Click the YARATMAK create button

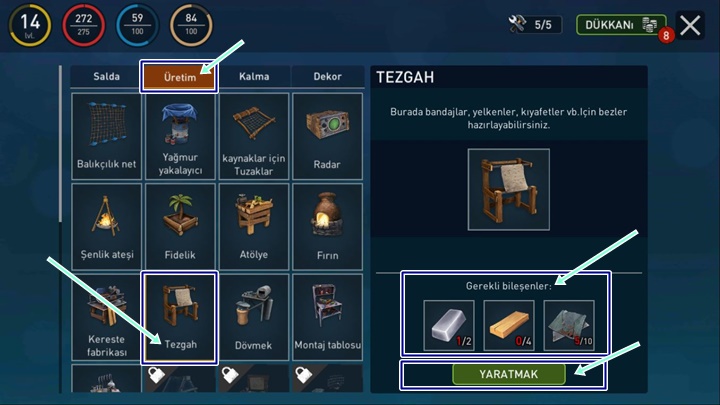pyautogui.click(x=509, y=374)
